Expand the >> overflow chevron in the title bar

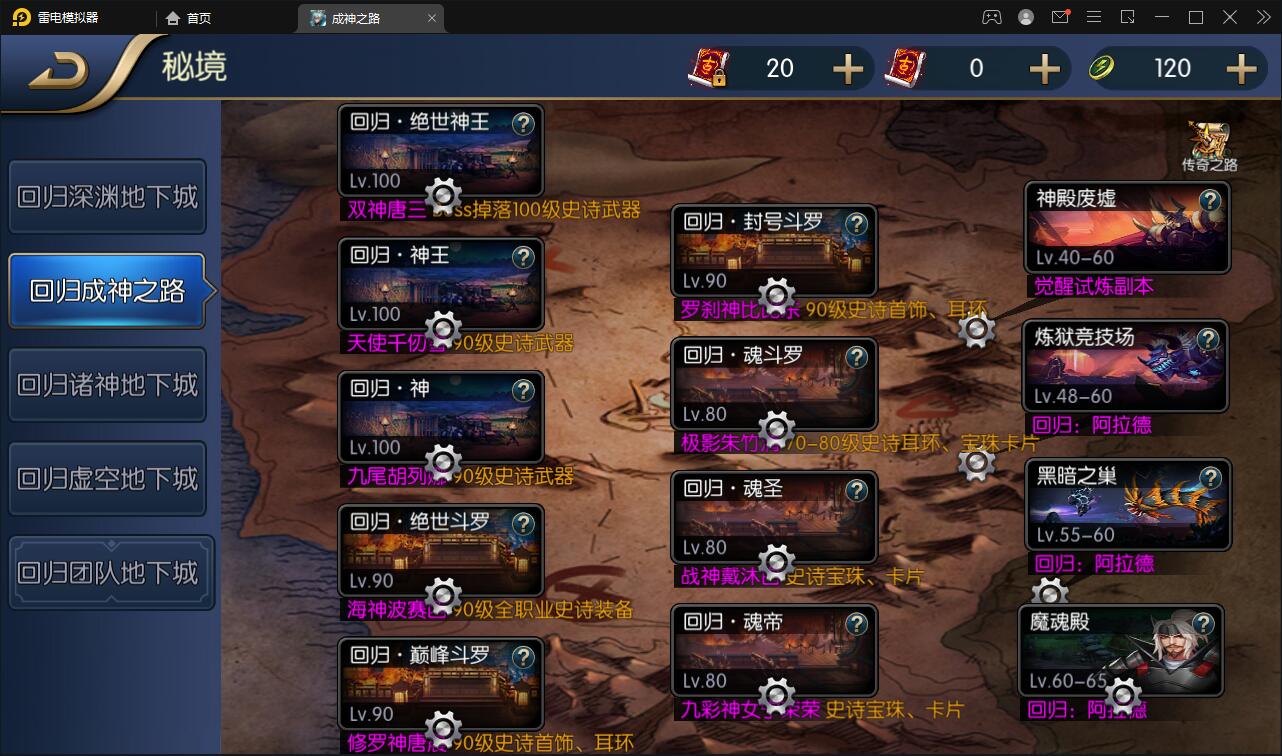[x=1264, y=16]
